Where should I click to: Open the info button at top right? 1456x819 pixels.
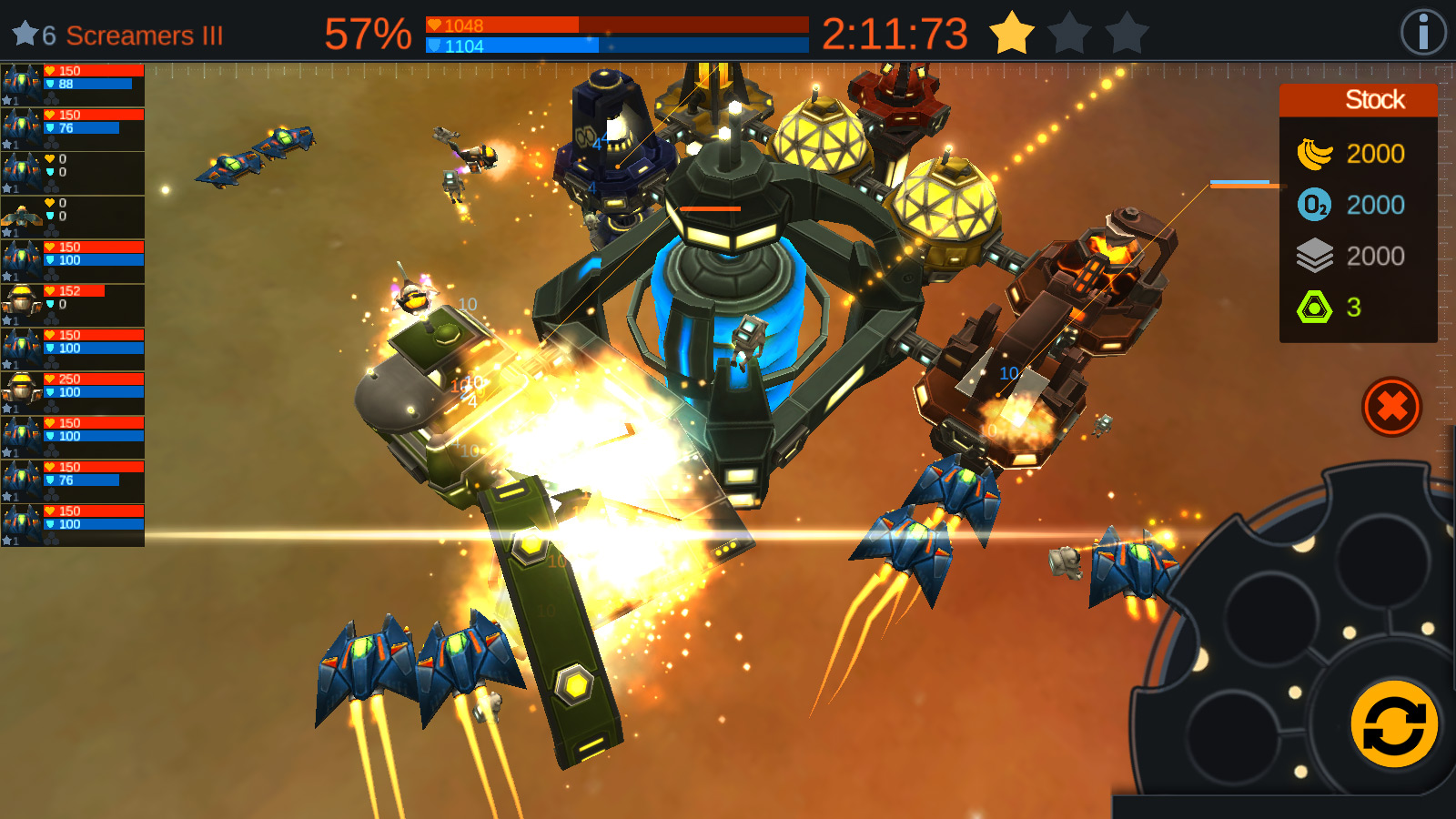click(1422, 28)
